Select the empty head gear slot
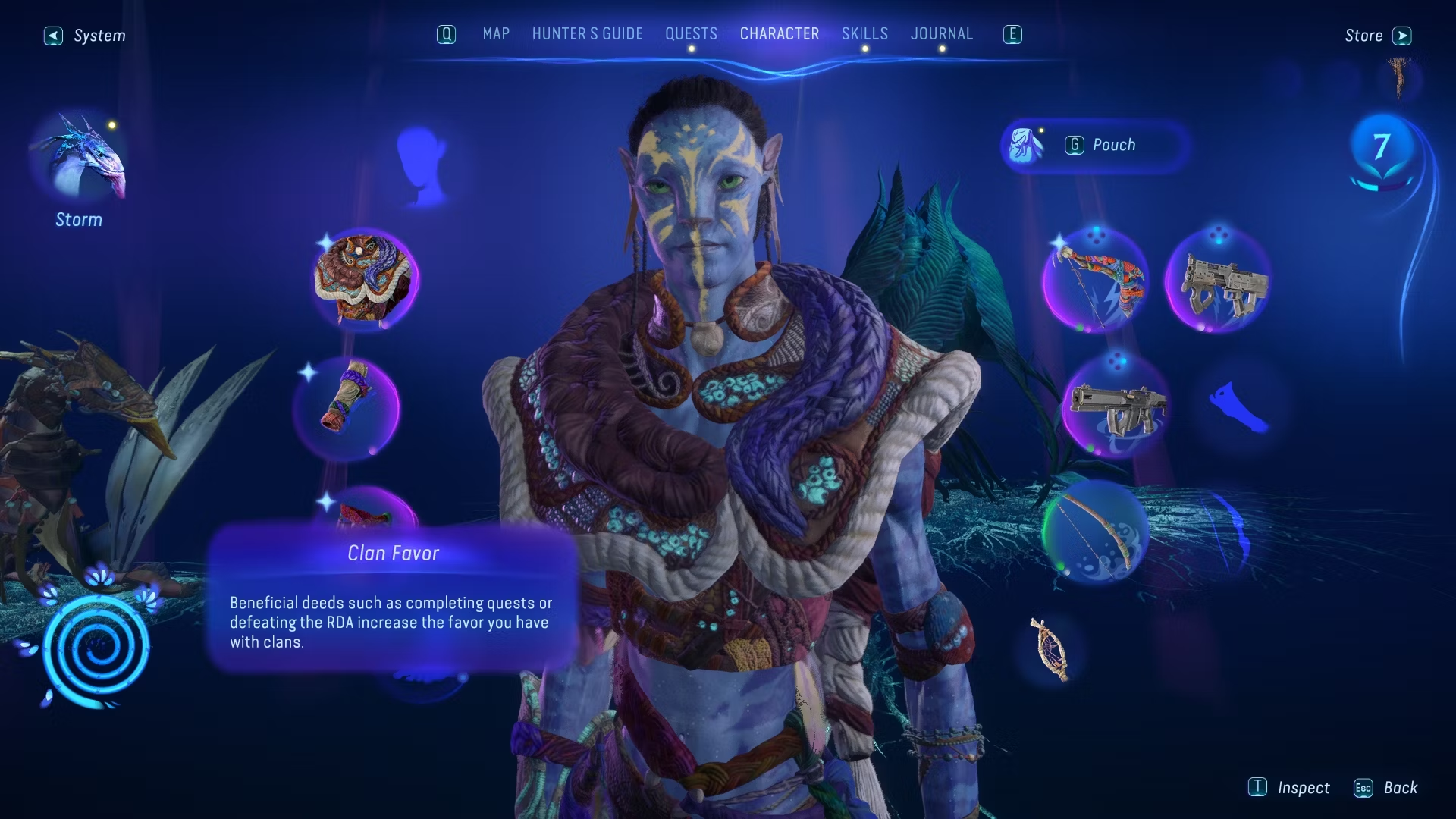Screen dimensions: 1456x819 420,165
